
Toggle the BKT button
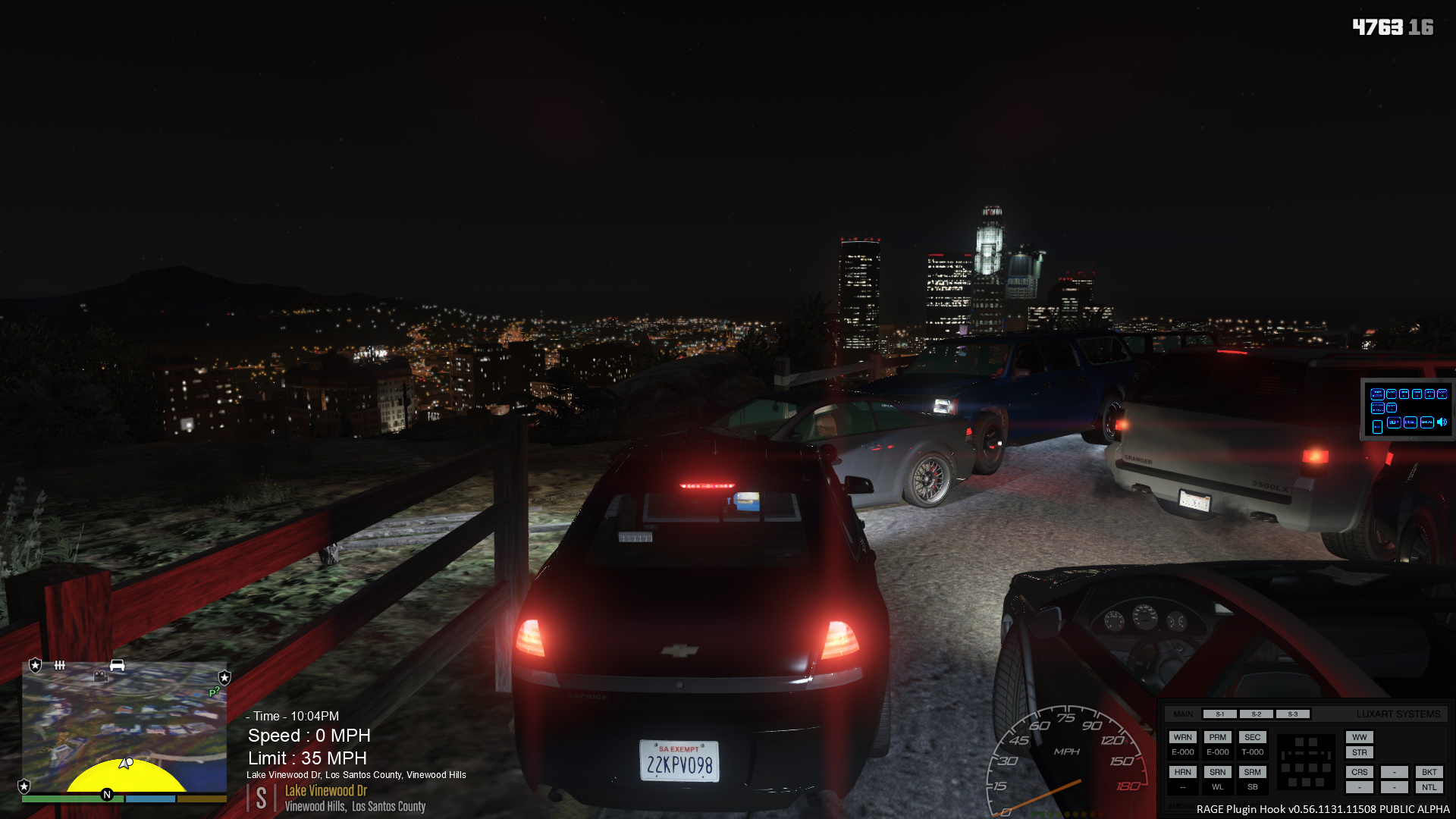[x=1429, y=772]
